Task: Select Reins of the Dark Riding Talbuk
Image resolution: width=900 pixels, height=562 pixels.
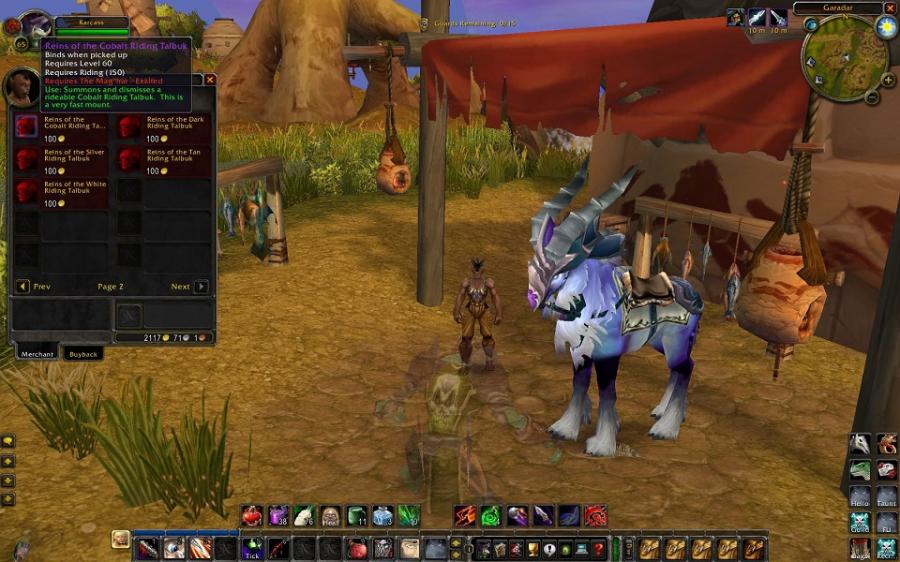Action: click(130, 125)
